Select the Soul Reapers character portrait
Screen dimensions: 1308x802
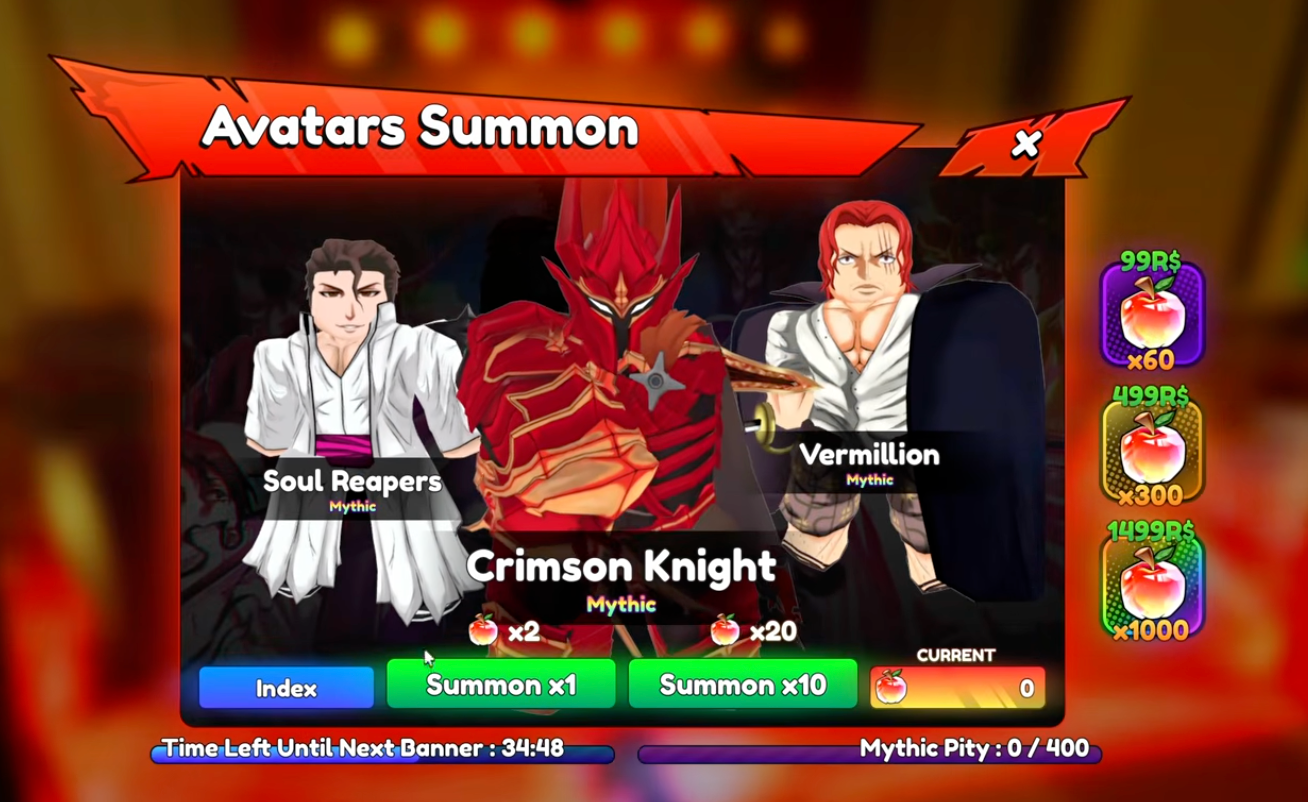350,380
